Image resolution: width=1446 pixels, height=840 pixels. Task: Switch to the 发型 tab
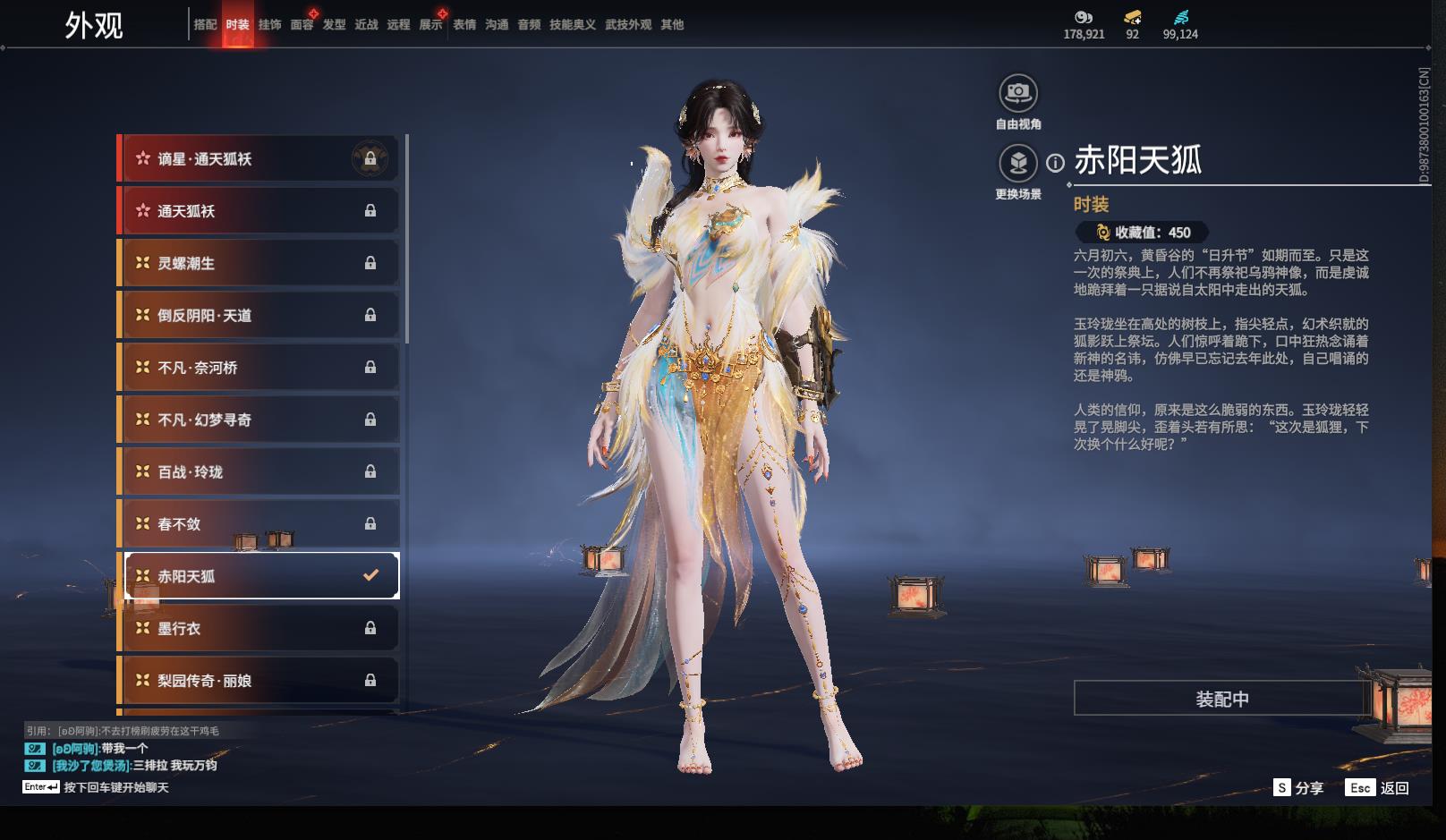tap(334, 25)
